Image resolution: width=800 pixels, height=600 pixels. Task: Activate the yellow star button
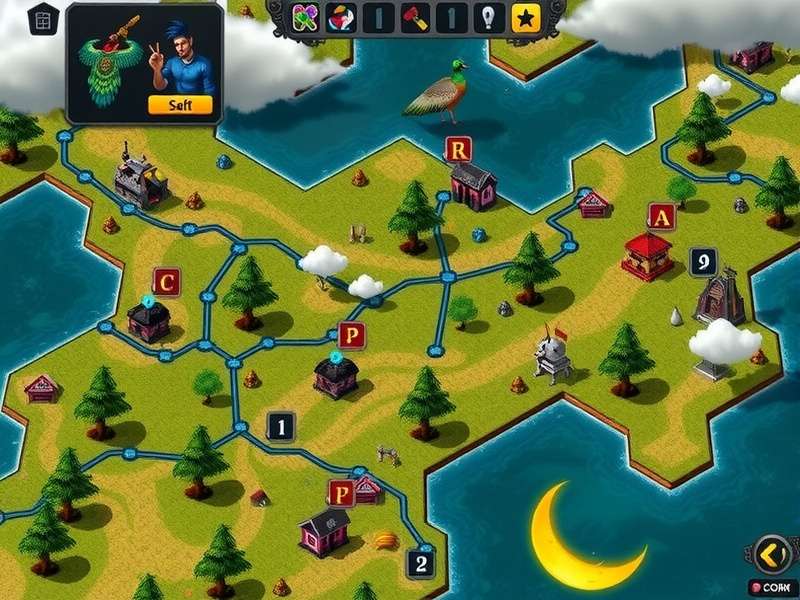(525, 18)
